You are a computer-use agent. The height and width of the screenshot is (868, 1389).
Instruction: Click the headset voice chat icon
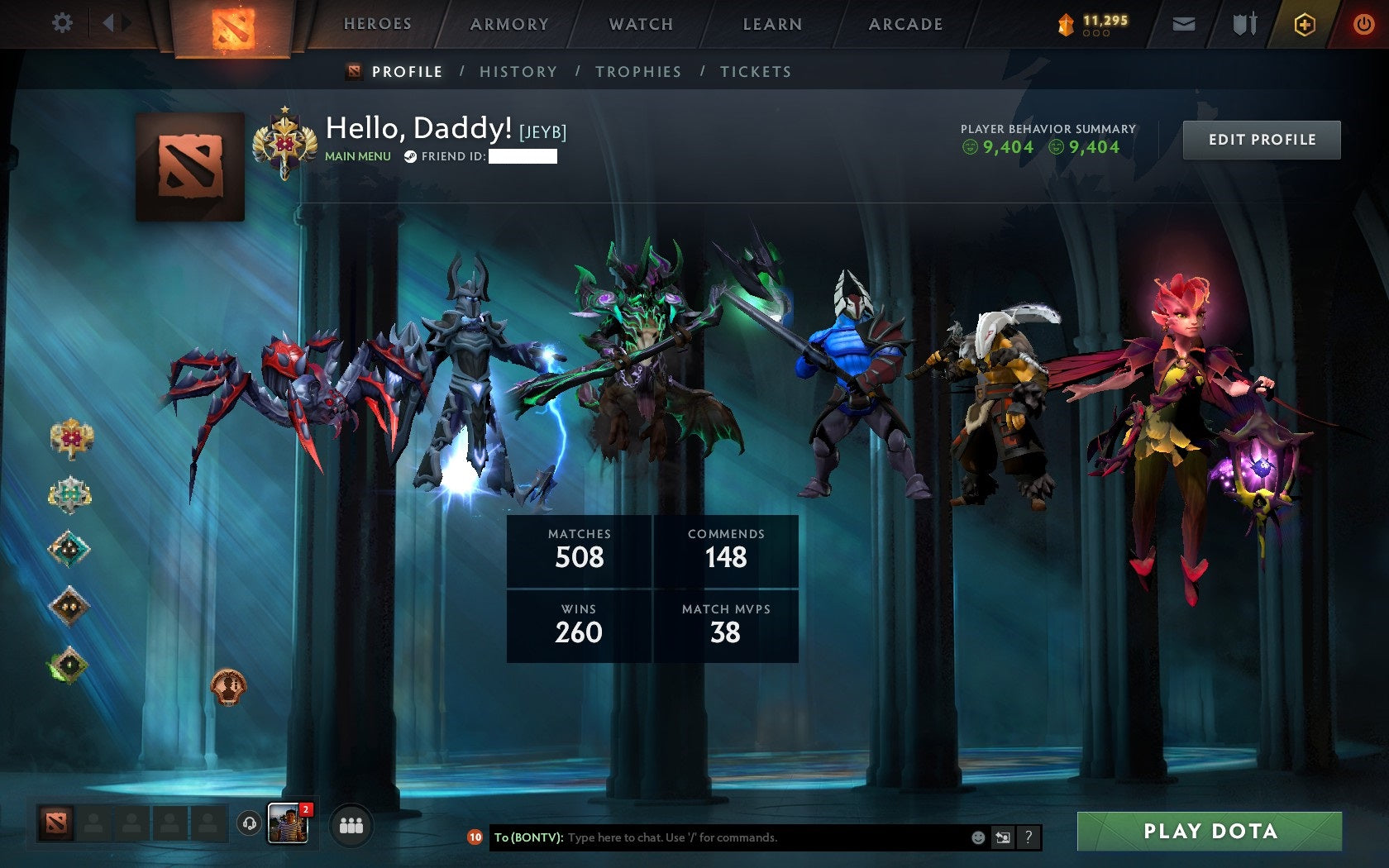[250, 822]
